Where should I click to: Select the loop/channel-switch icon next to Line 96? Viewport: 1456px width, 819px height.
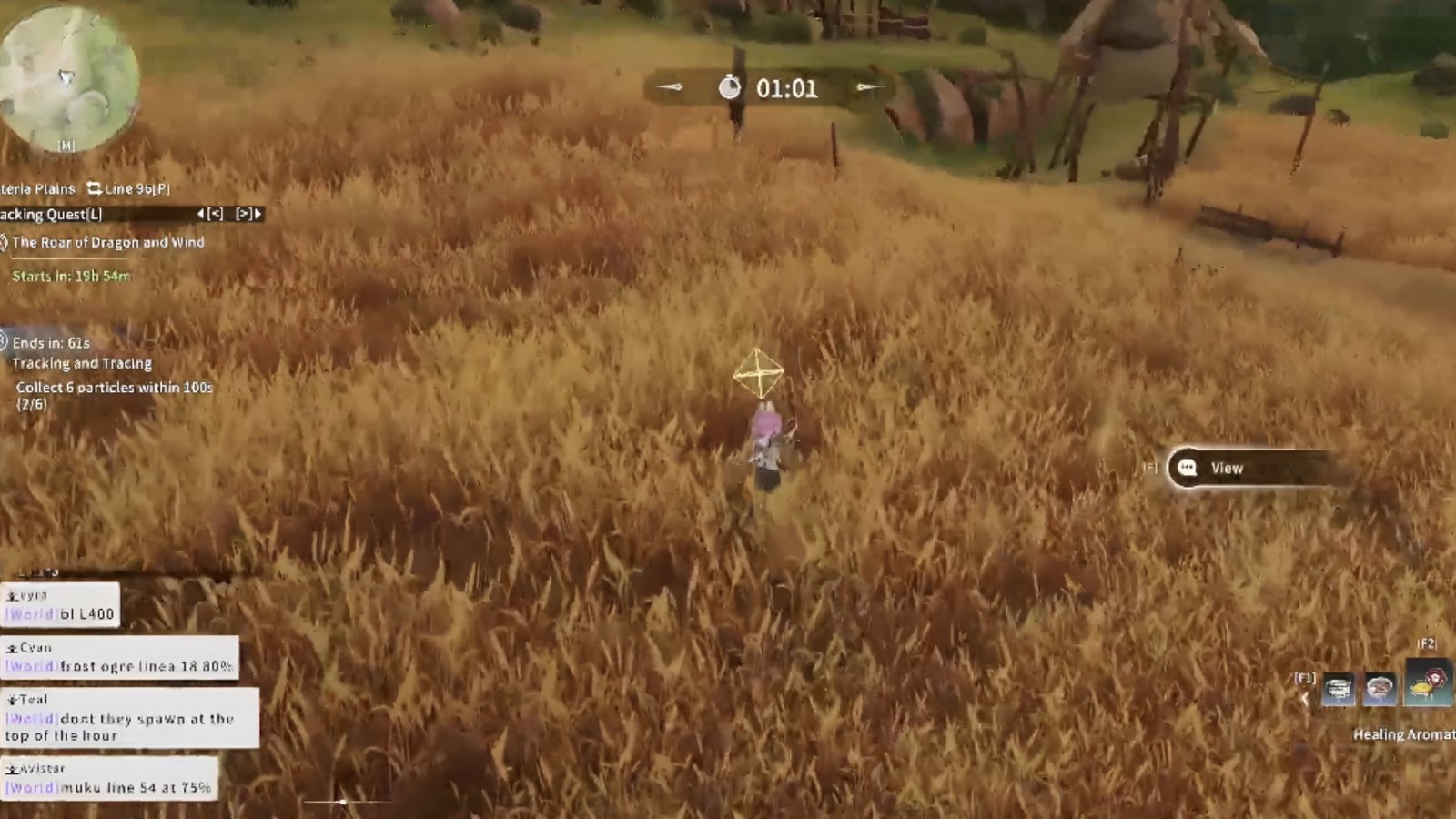point(96,188)
